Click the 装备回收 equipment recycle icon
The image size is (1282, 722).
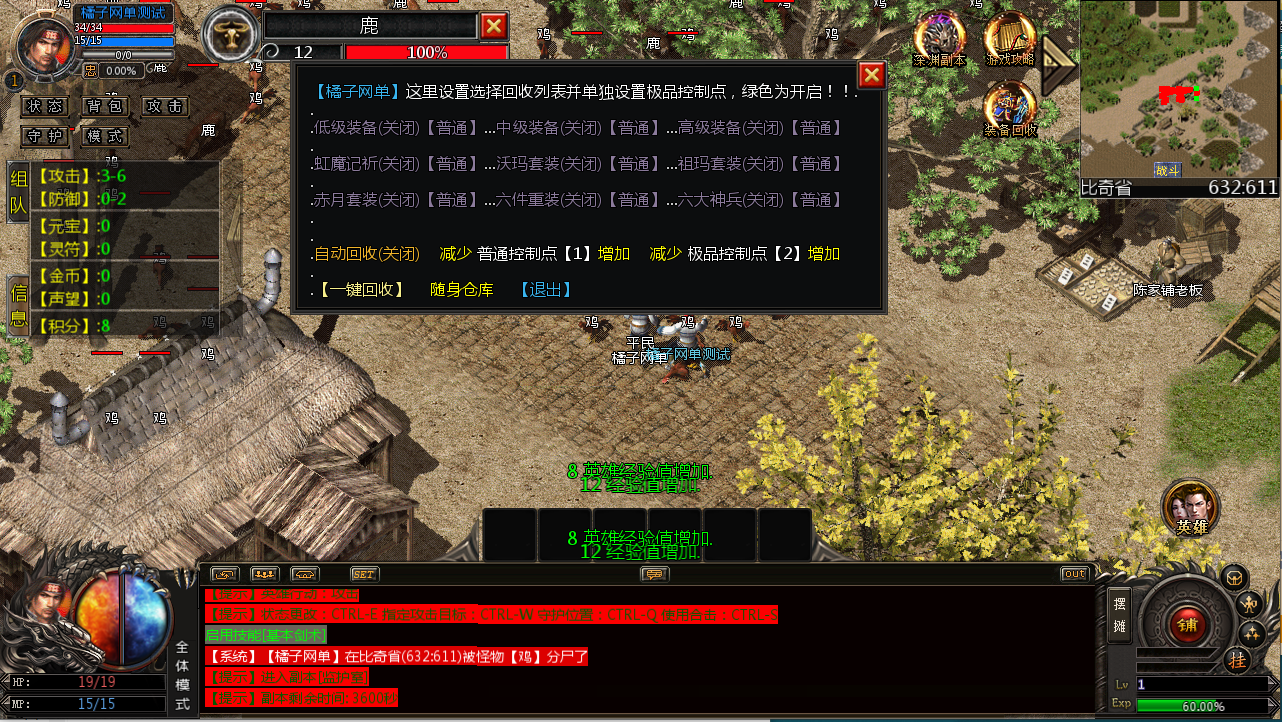click(1010, 107)
